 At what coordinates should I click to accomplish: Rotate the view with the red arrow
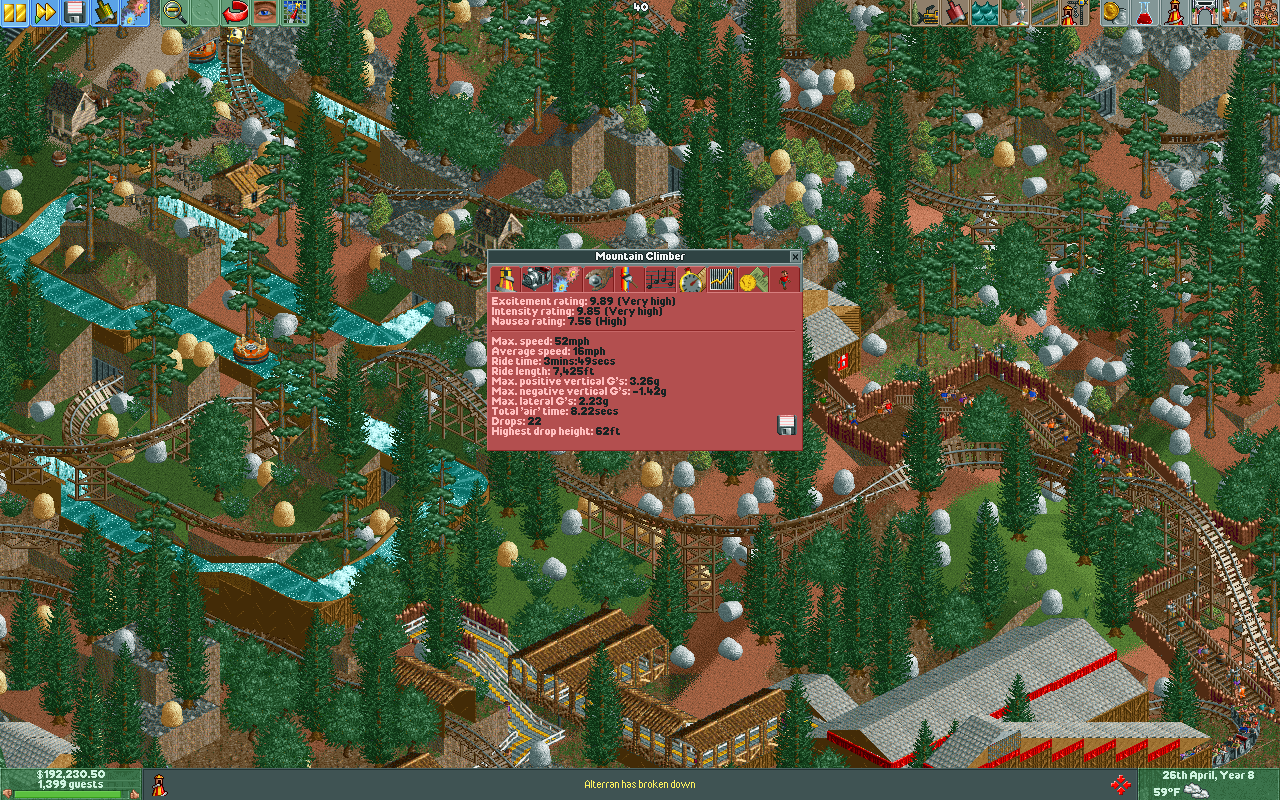[x=234, y=12]
